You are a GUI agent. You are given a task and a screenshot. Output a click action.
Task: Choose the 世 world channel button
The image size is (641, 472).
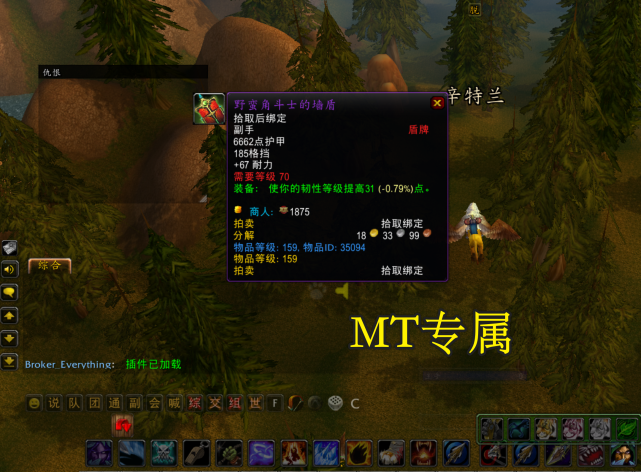click(254, 403)
